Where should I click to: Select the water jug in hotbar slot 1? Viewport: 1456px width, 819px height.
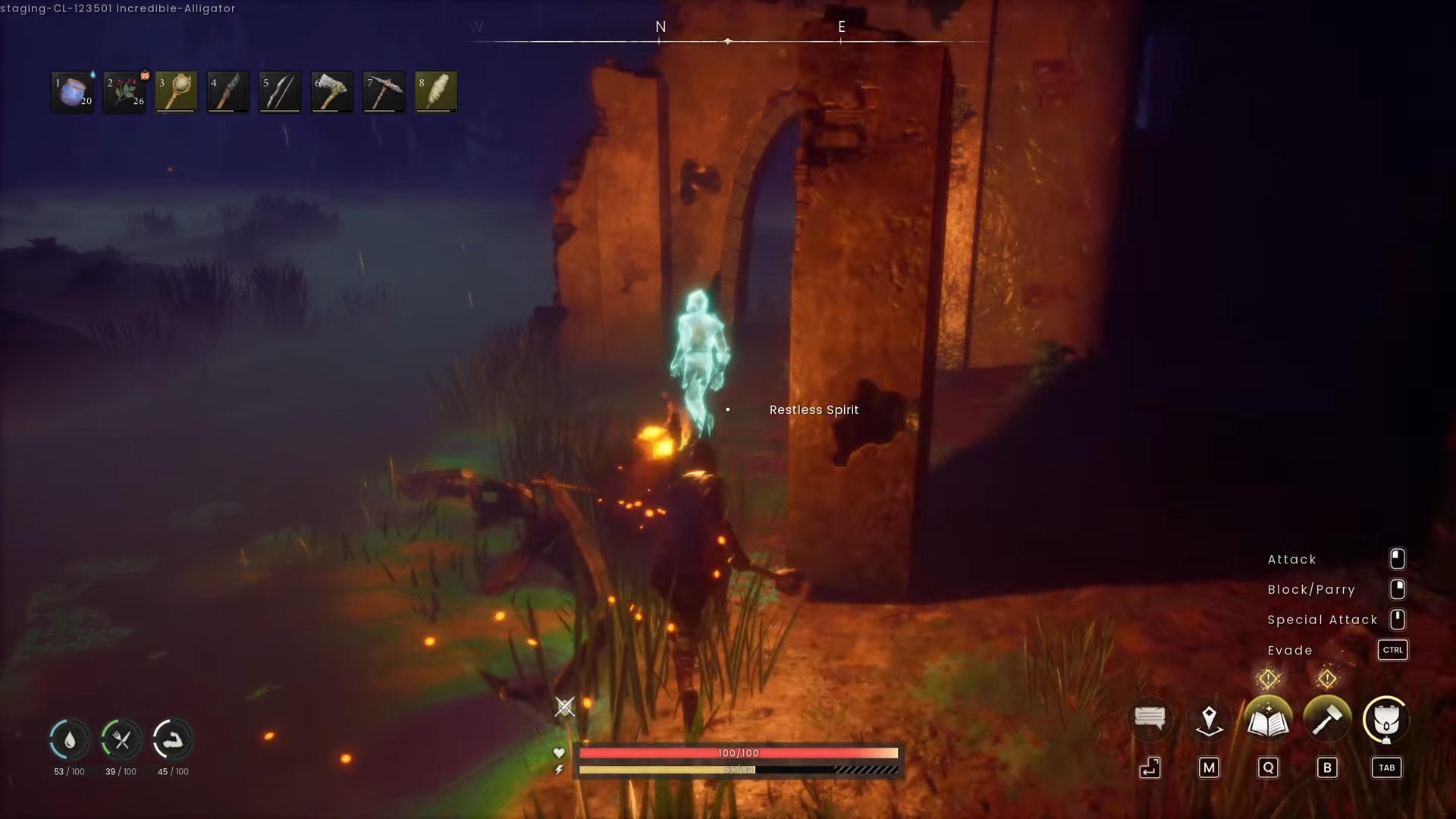(x=72, y=91)
